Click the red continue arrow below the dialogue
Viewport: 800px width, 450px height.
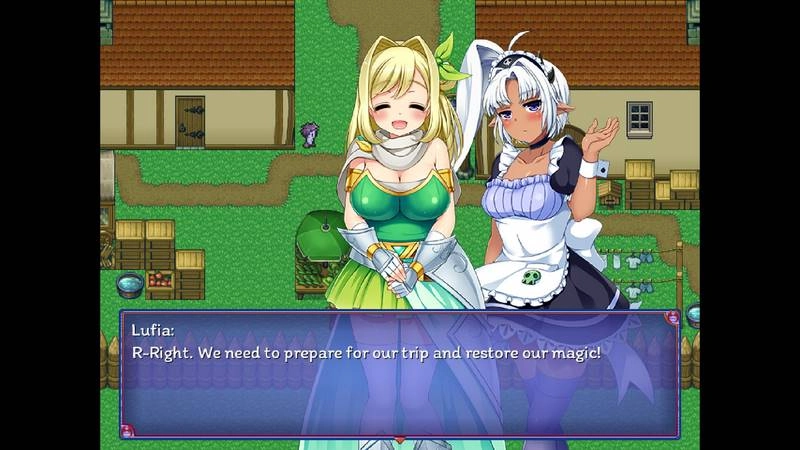point(399,438)
